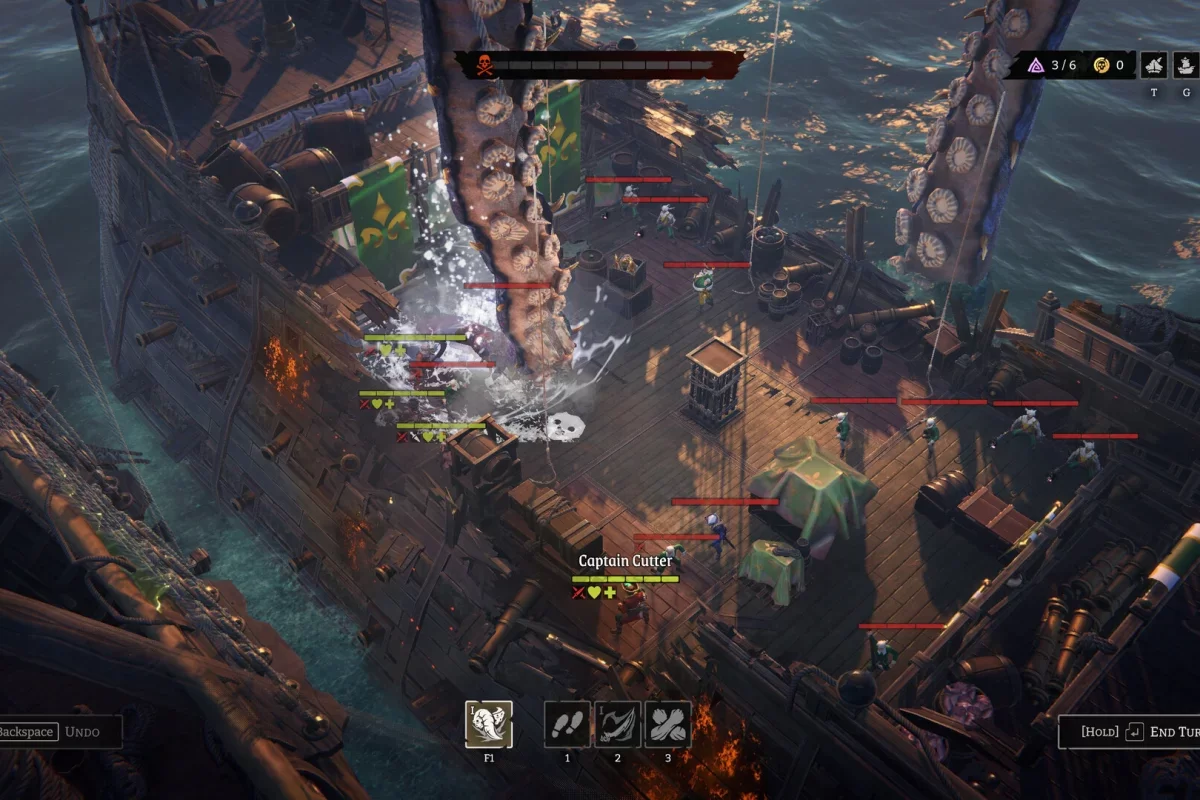The height and width of the screenshot is (800, 1200).
Task: Open the sailboat icon button
Action: [x=1154, y=66]
